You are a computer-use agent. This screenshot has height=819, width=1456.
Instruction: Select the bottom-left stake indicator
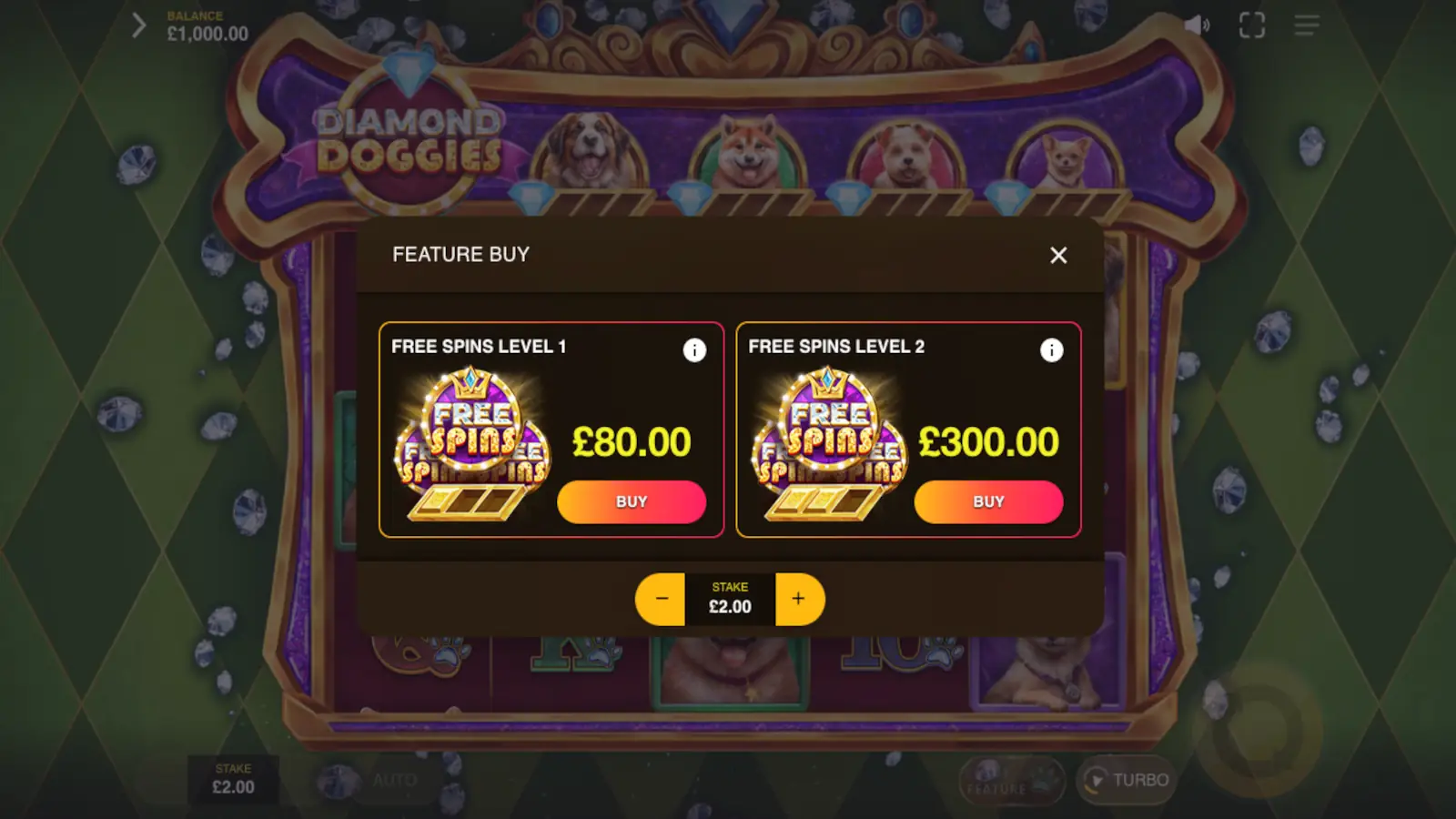click(x=234, y=780)
